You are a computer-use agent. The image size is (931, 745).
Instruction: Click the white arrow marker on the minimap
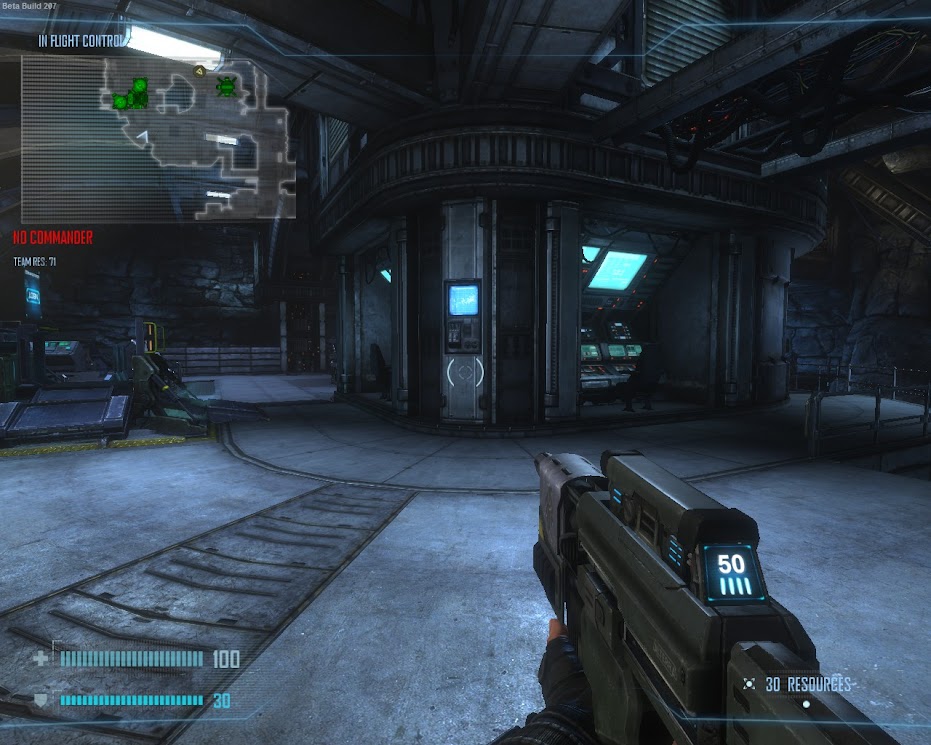tap(143, 136)
